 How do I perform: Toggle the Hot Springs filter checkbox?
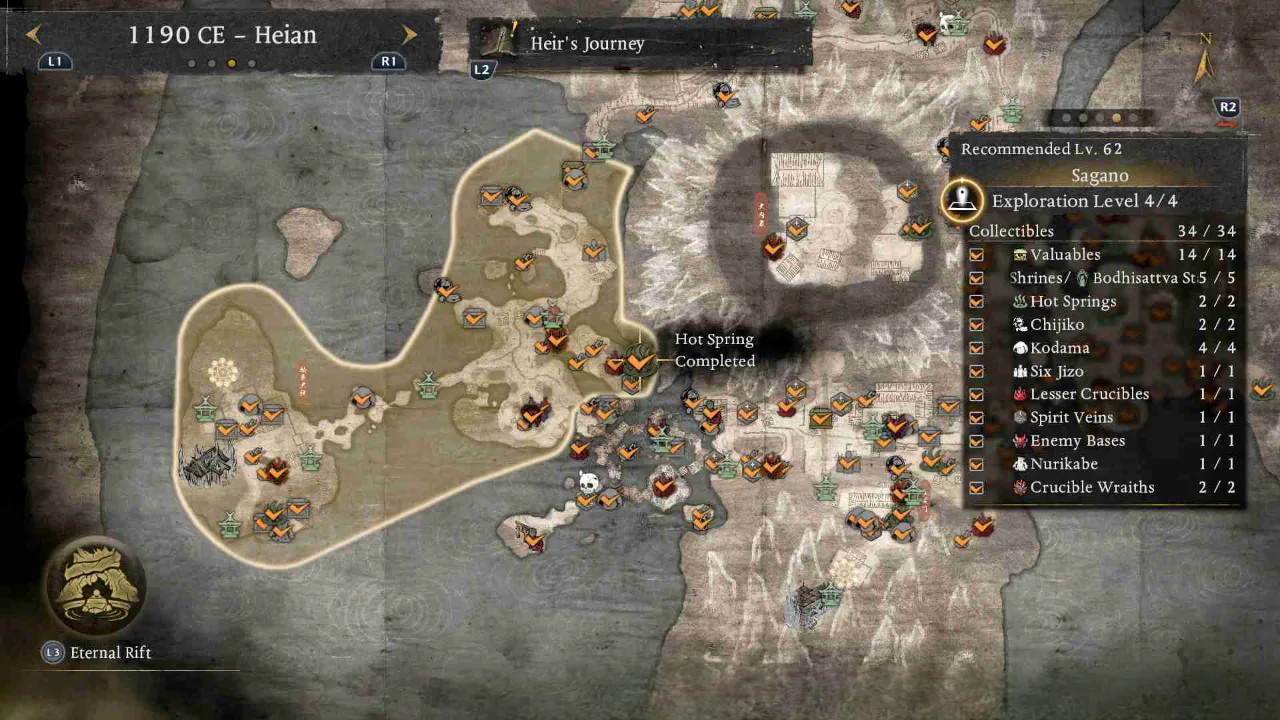(976, 301)
